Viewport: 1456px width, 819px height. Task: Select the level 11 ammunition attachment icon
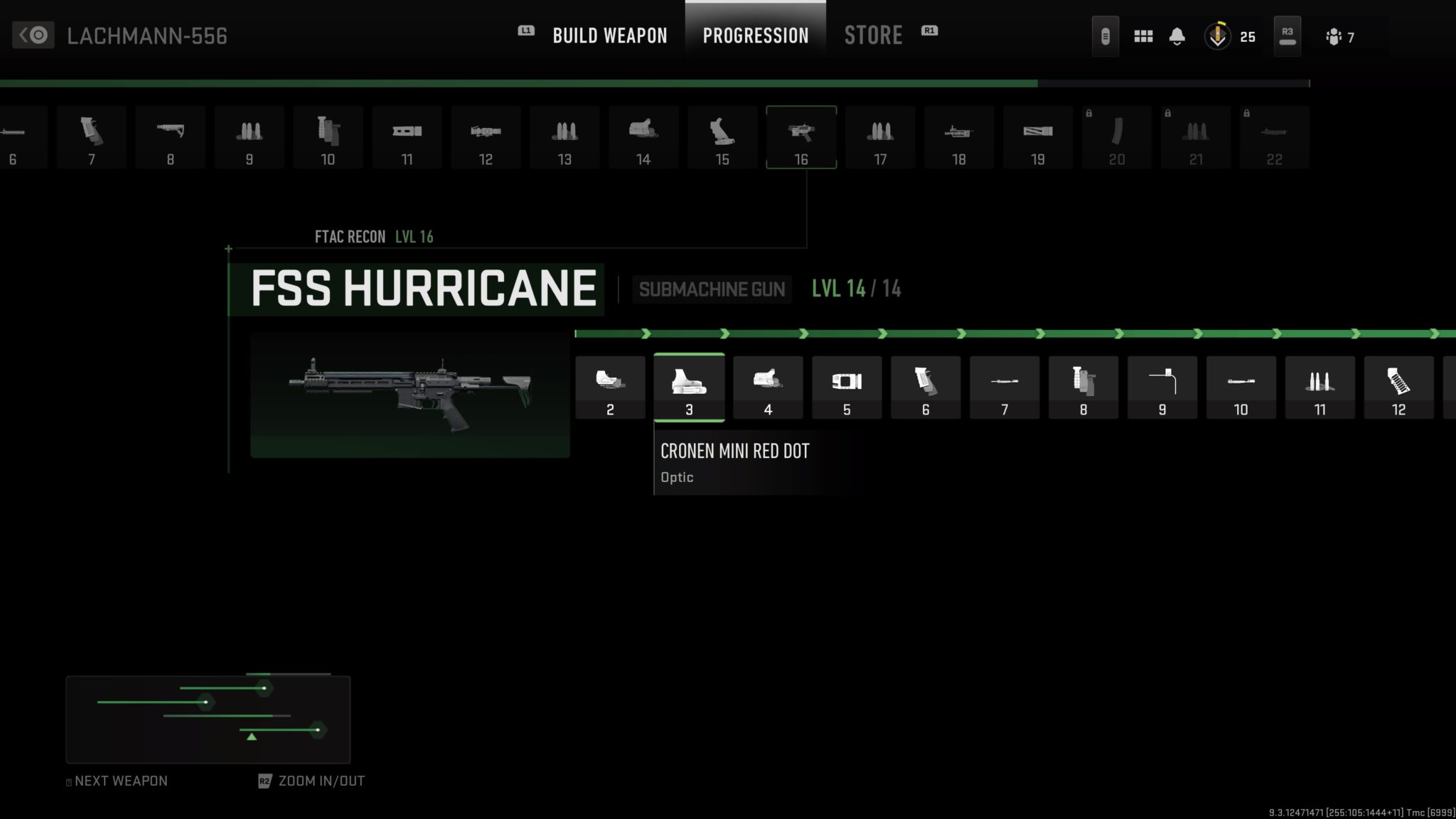(x=1320, y=387)
